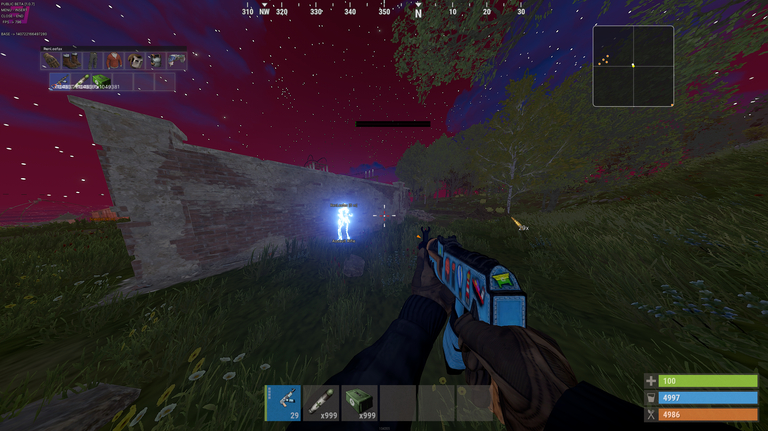Select the red hoodie in the gear panel

(114, 61)
